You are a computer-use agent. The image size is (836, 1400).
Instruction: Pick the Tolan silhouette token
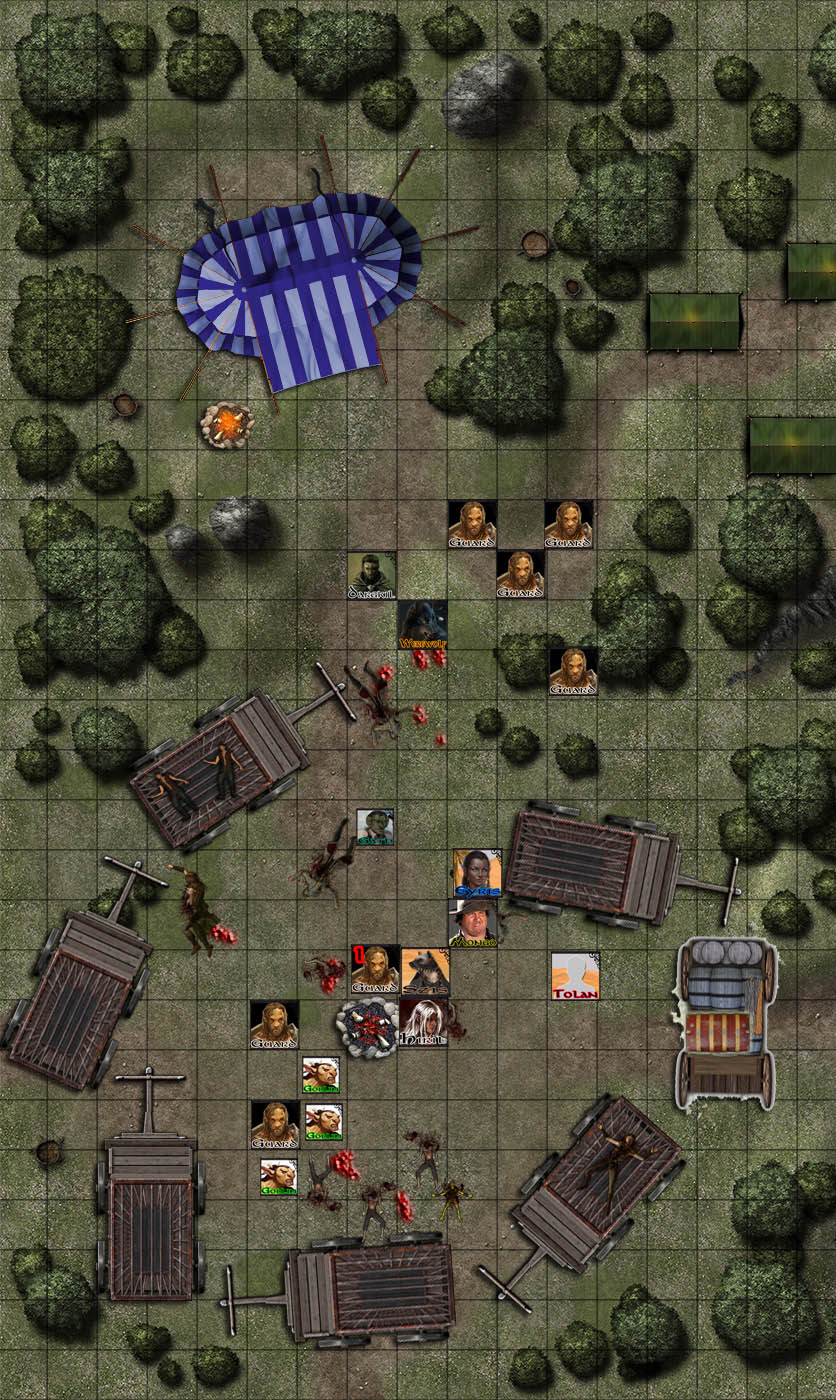(x=575, y=974)
